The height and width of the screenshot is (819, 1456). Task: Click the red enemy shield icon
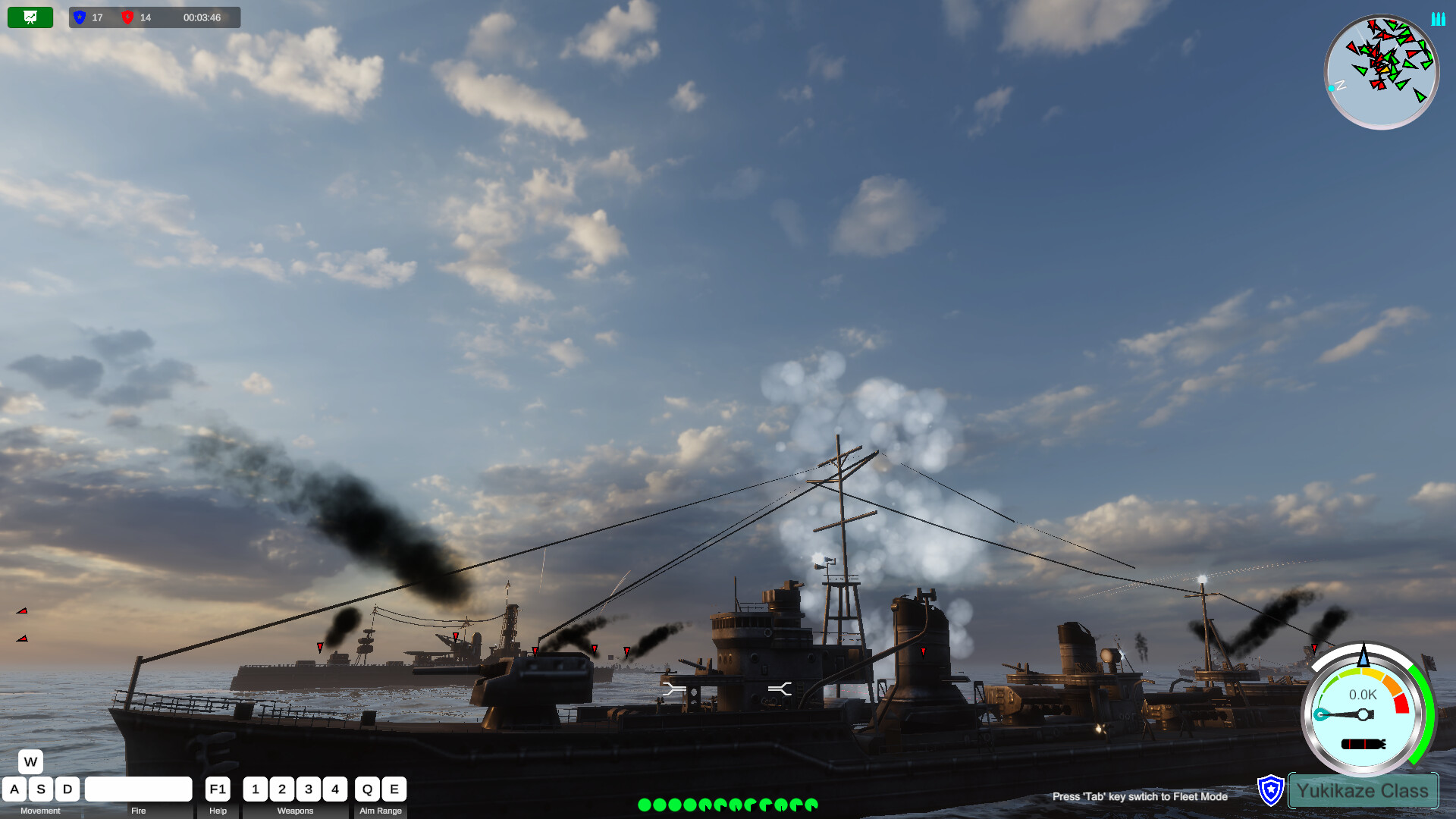click(129, 17)
